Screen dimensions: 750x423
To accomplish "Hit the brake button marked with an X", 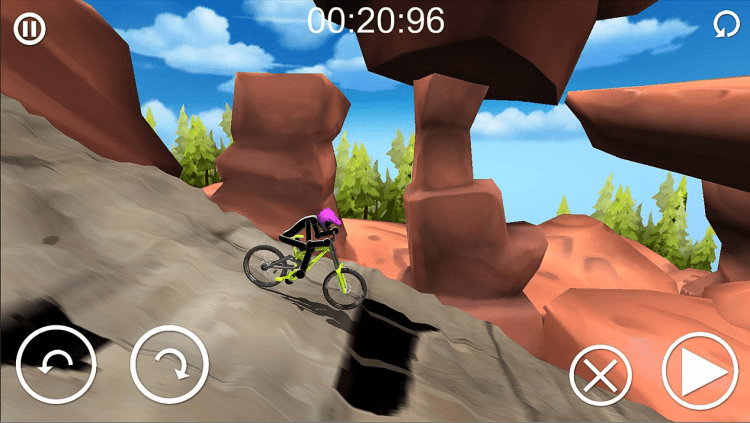I will (599, 376).
